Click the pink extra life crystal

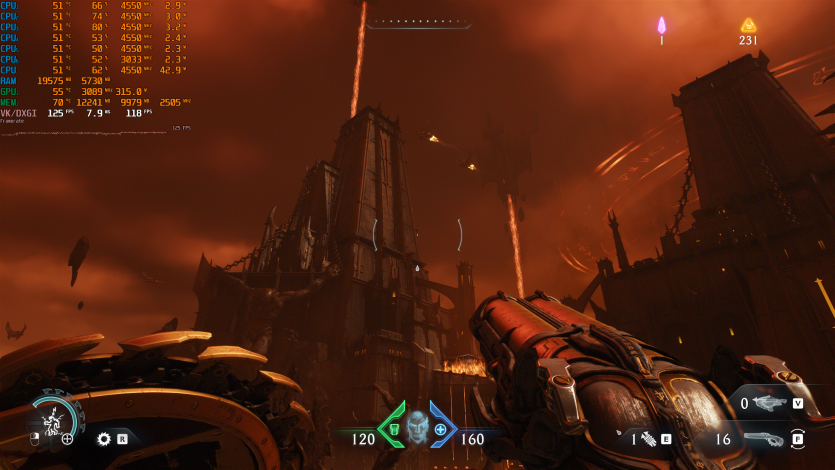tap(661, 25)
